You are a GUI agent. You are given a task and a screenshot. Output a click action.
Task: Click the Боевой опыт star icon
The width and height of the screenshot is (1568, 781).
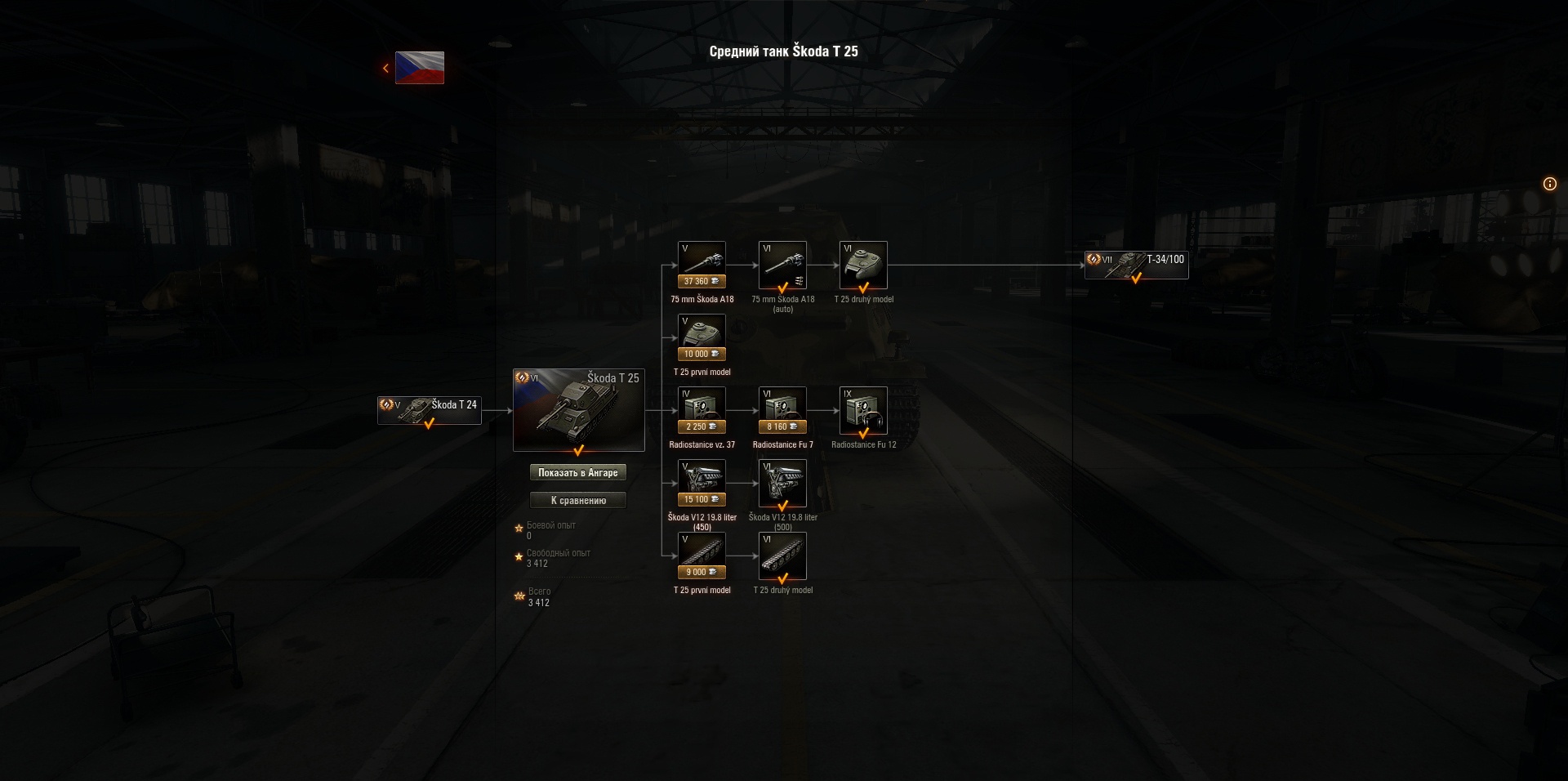[518, 529]
